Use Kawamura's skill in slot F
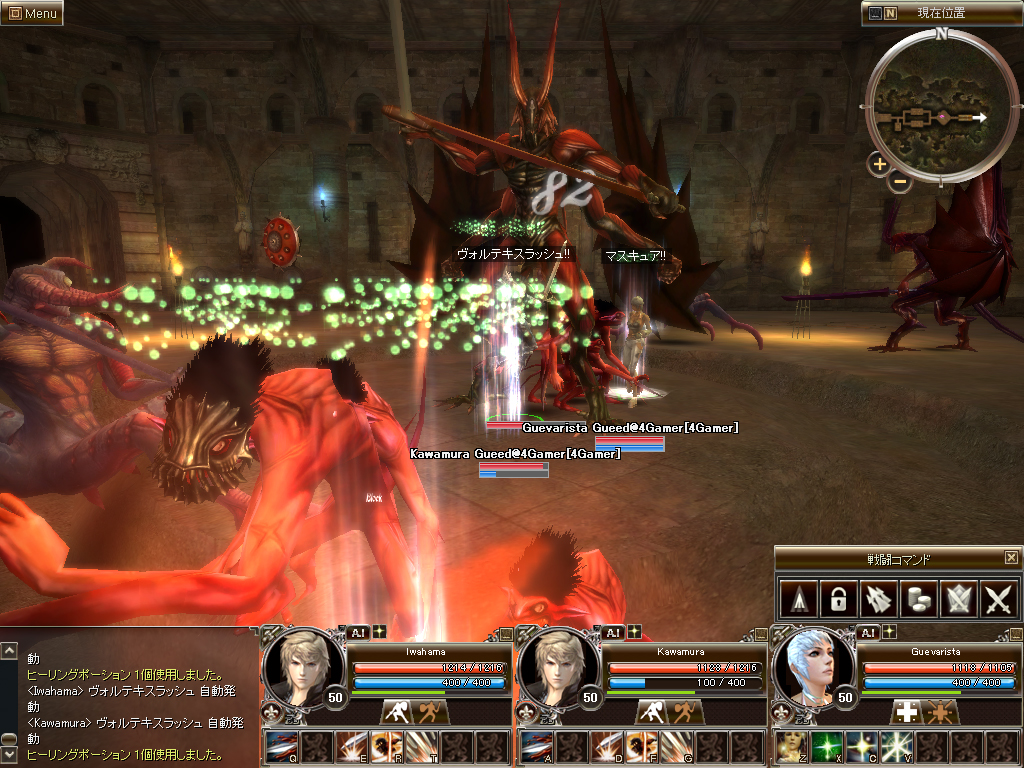1024x768 pixels. point(640,747)
